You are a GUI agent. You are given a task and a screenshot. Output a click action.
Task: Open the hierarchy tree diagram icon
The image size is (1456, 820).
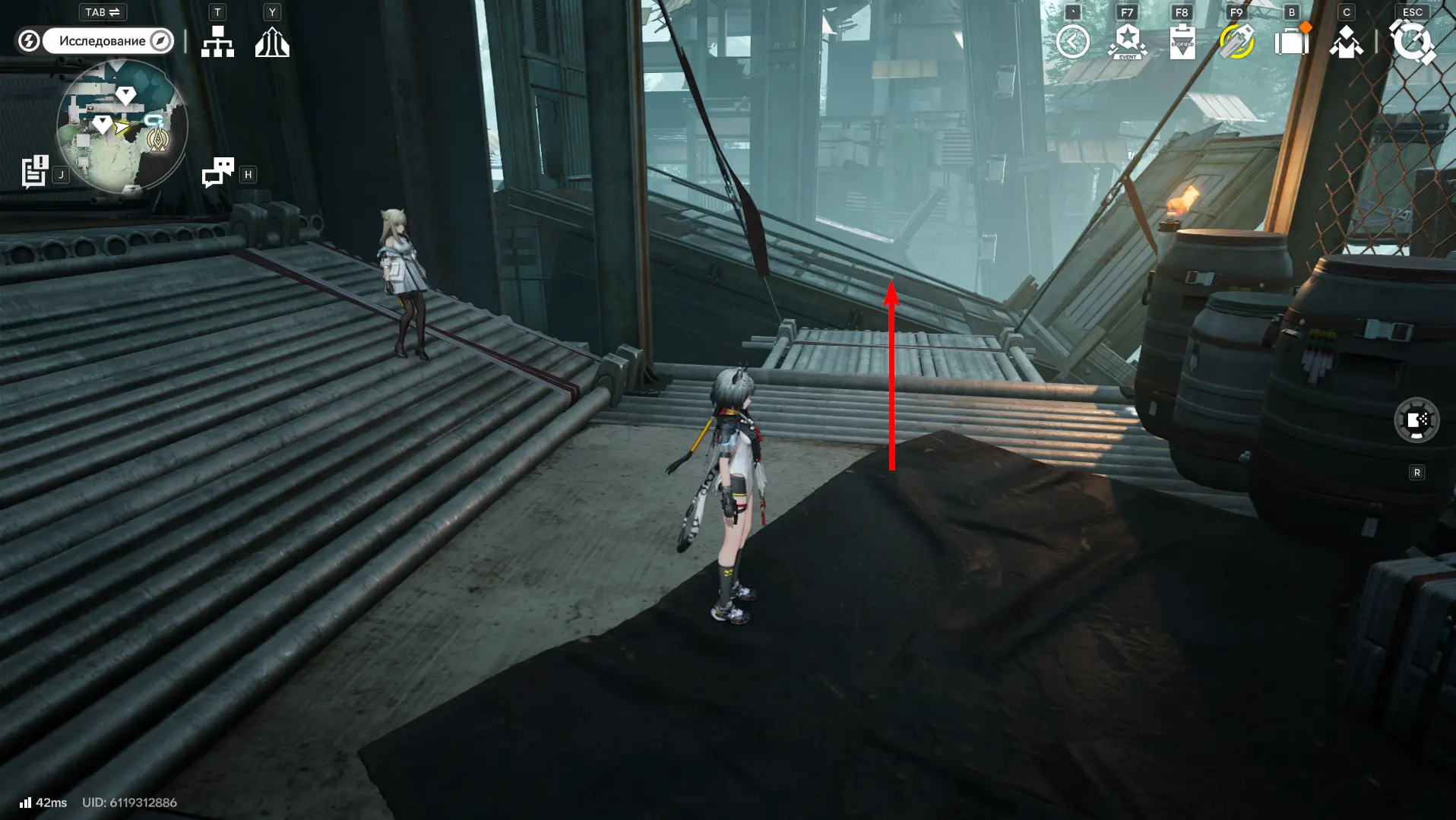tap(217, 42)
